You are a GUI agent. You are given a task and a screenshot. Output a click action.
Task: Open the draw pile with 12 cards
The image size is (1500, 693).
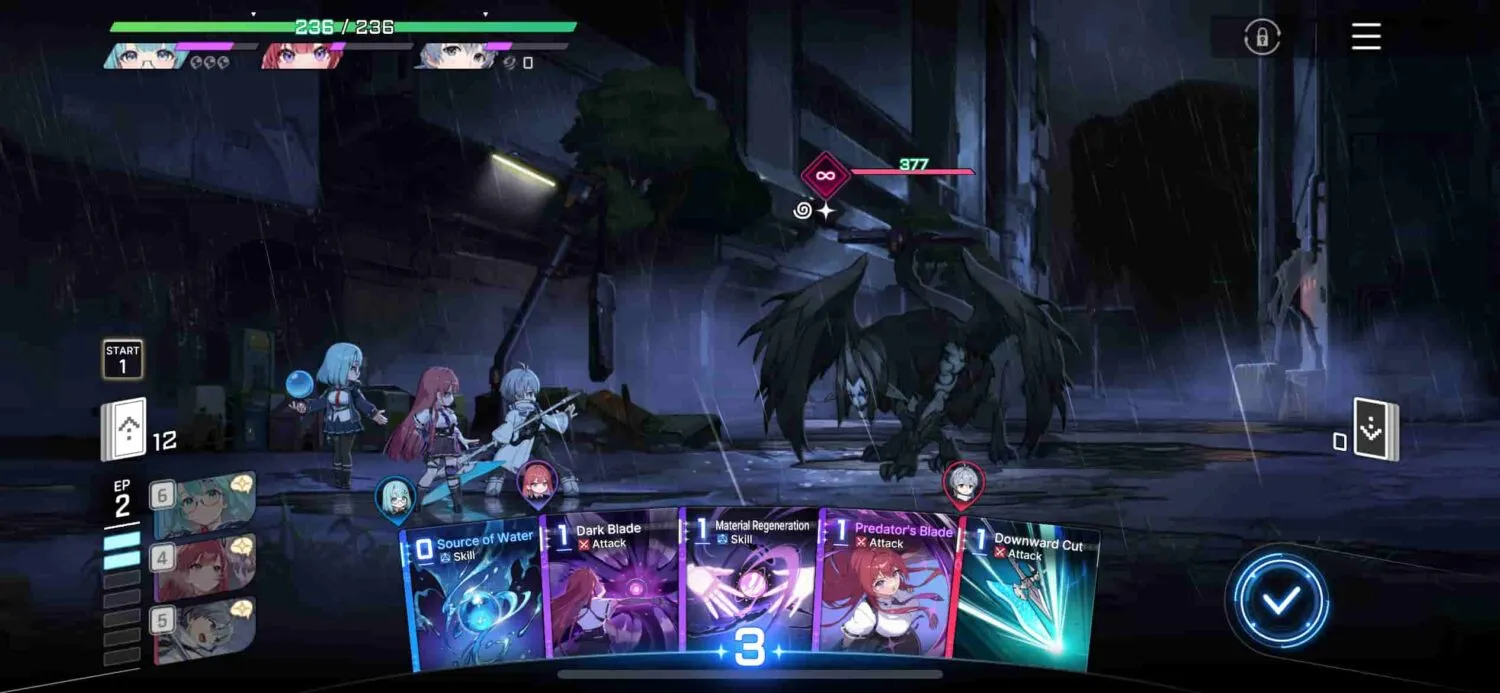[x=124, y=431]
